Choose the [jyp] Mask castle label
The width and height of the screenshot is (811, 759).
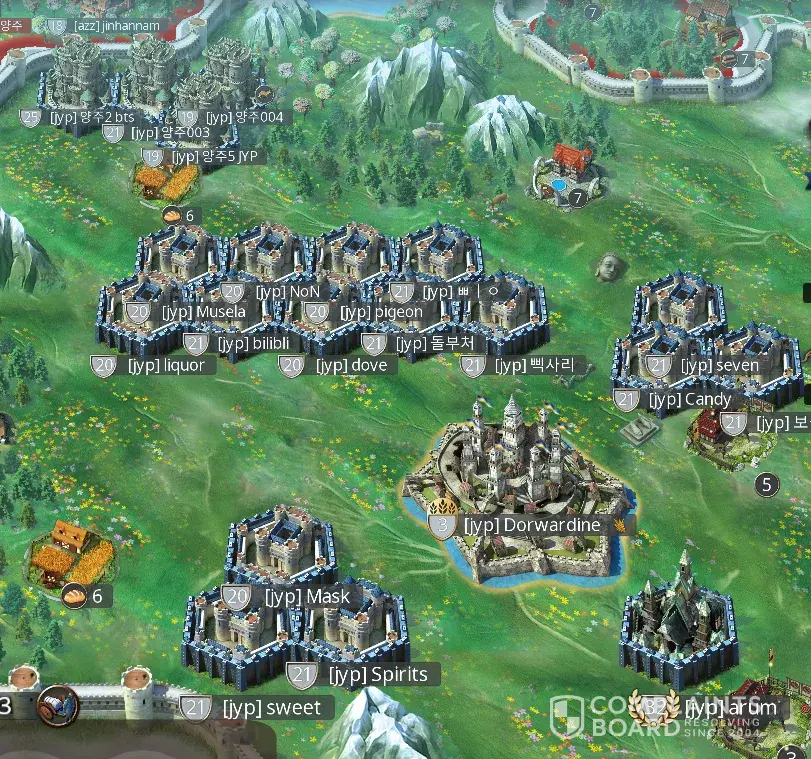point(306,597)
